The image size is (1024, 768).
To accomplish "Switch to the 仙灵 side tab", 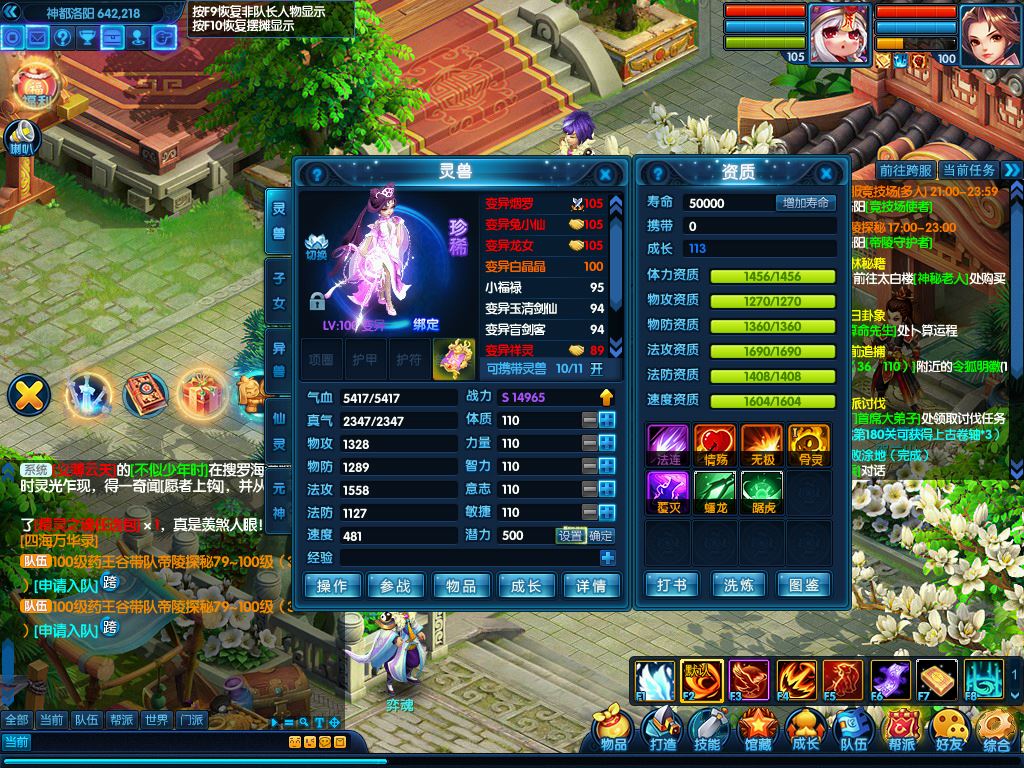I will click(279, 429).
